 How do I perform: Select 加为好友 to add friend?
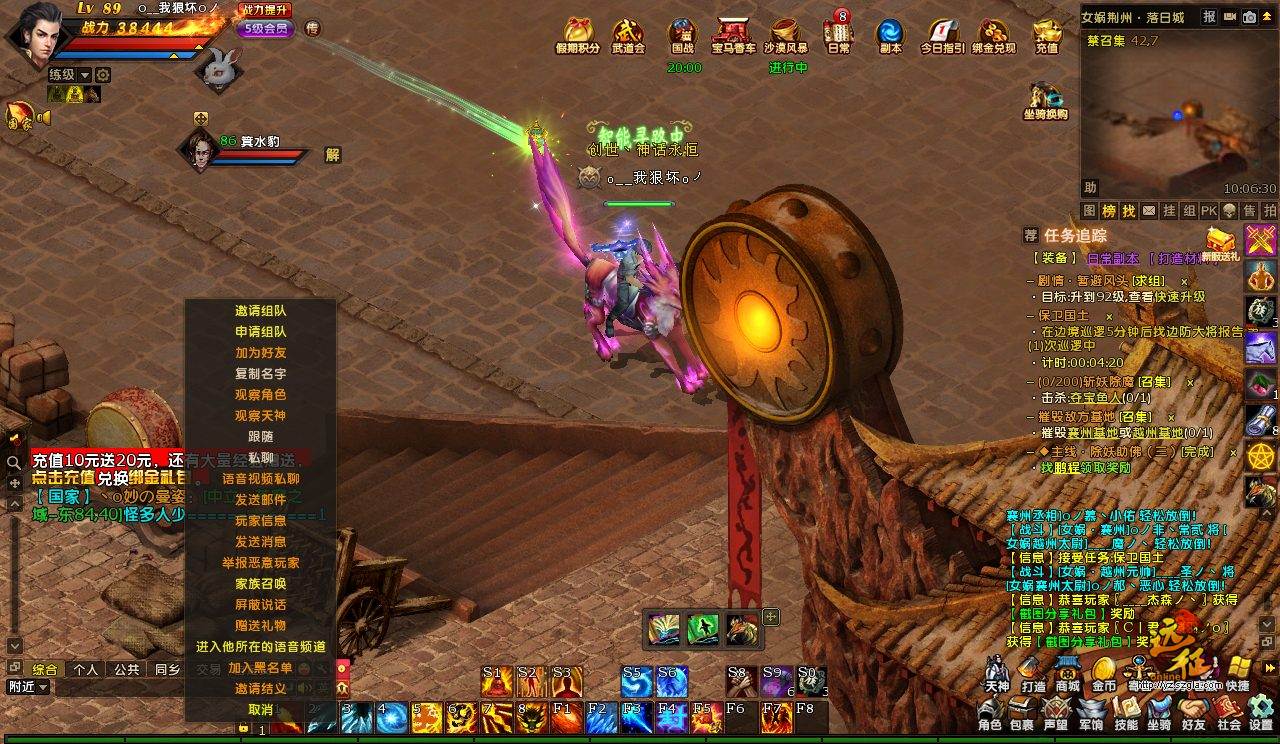[x=260, y=352]
